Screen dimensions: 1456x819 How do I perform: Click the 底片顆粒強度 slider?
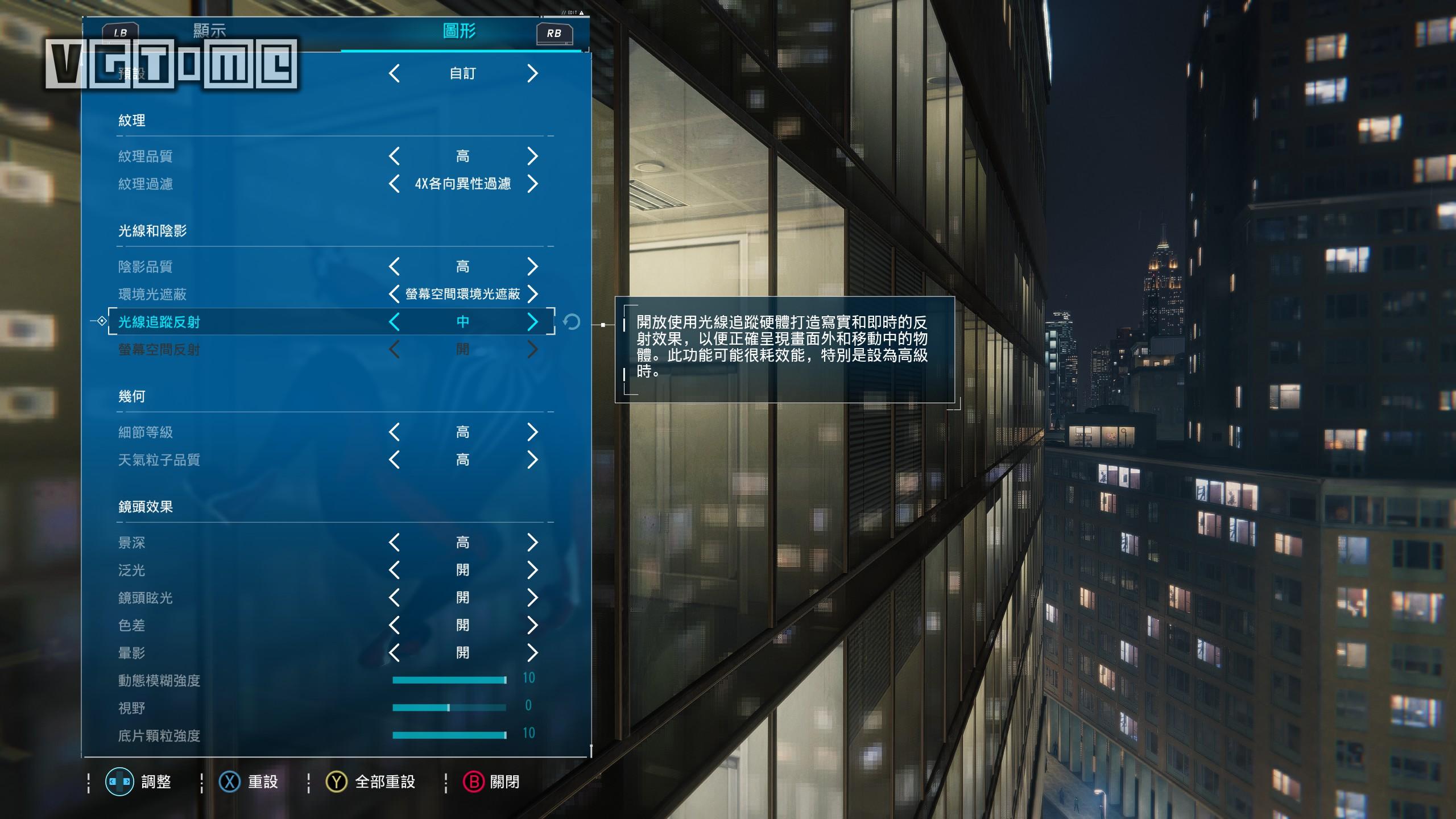tap(449, 735)
